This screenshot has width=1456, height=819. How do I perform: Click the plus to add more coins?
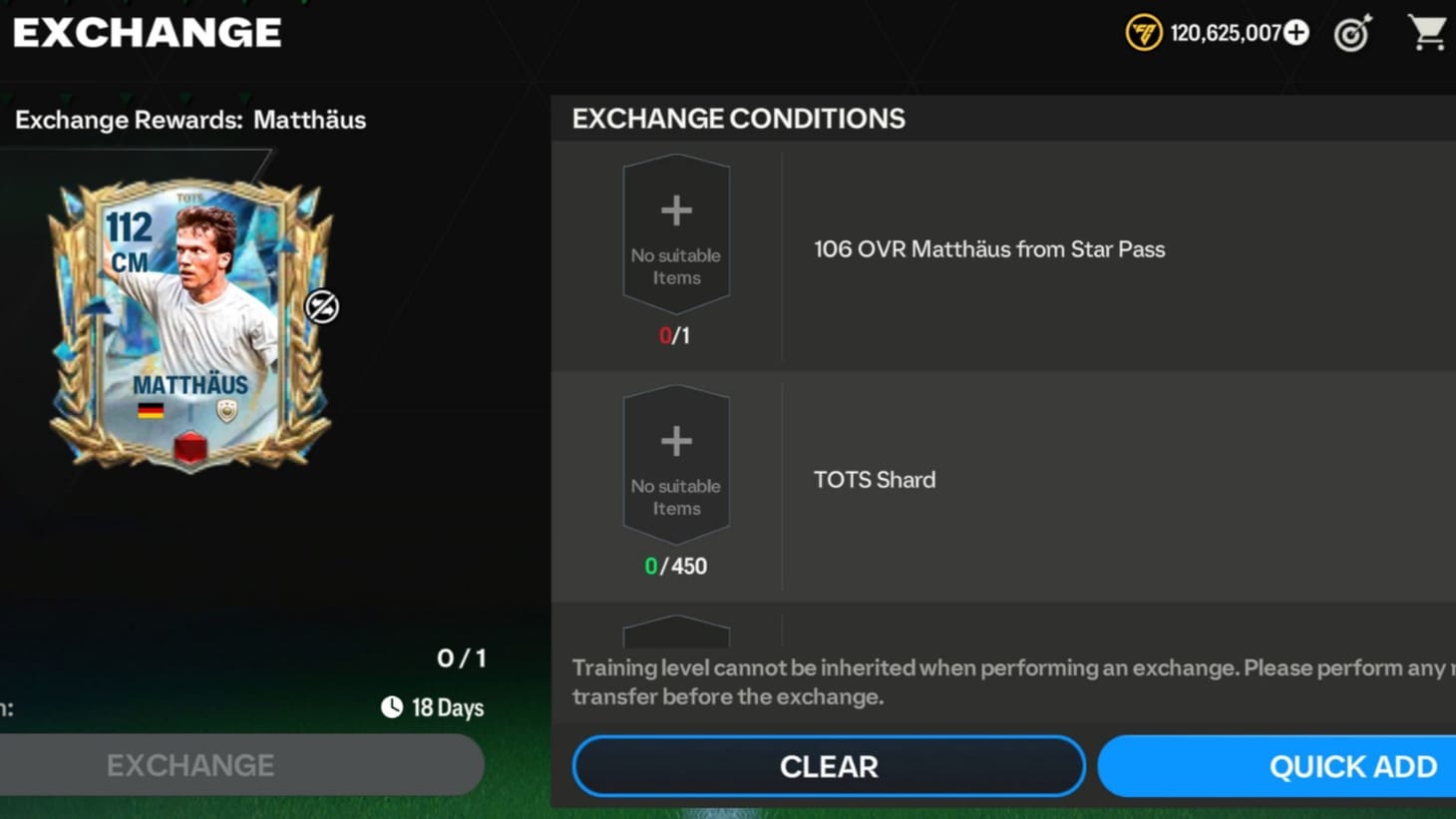point(1296,32)
